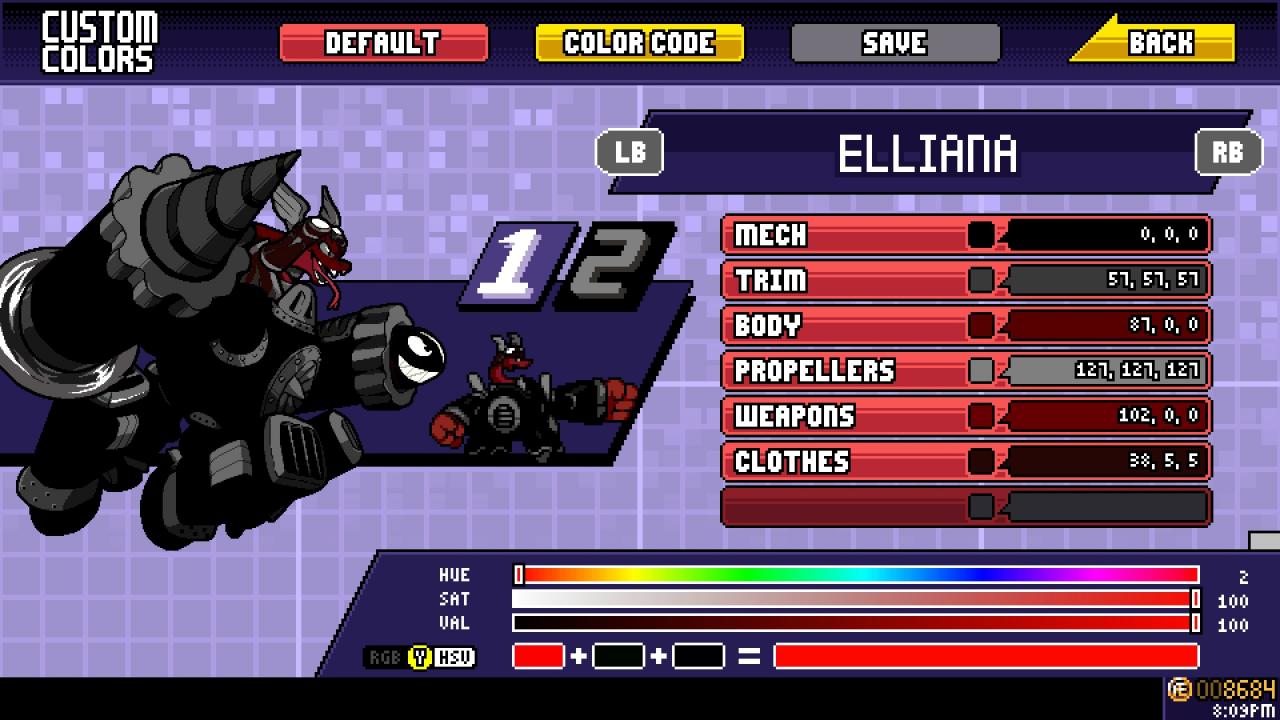Click the red first mix color swatch
The image size is (1280, 720).
point(538,657)
